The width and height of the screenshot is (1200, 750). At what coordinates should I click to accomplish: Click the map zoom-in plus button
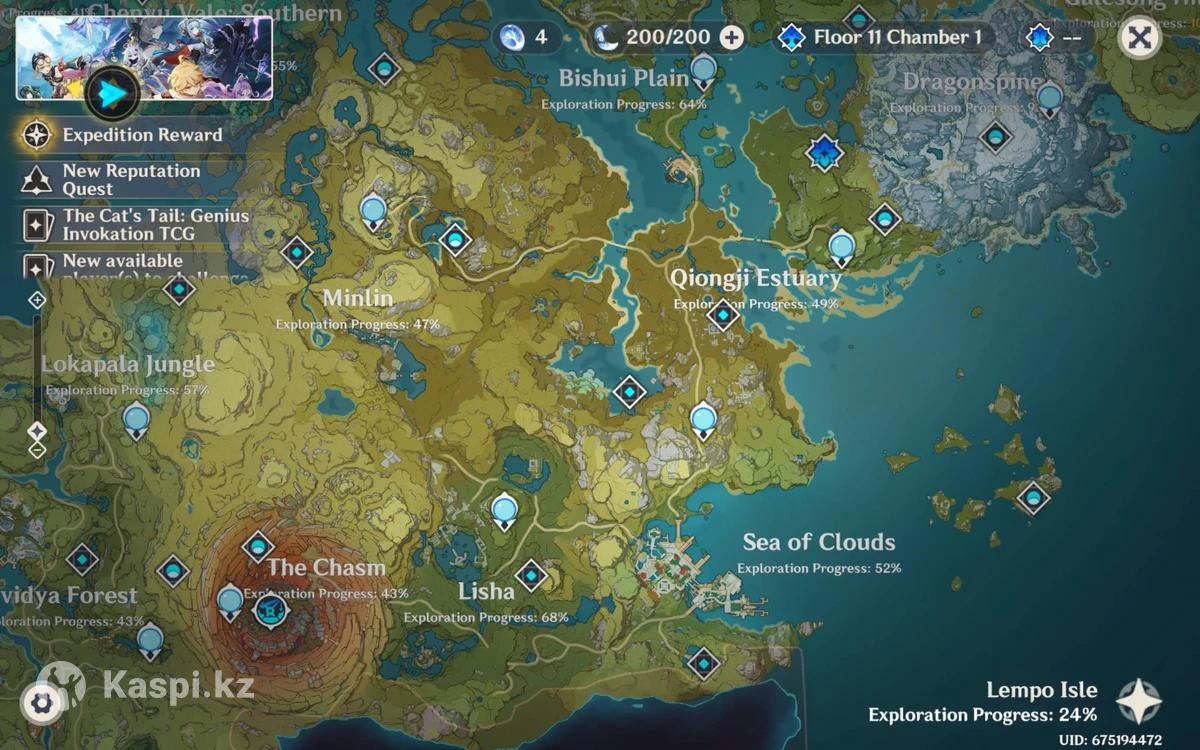point(38,300)
